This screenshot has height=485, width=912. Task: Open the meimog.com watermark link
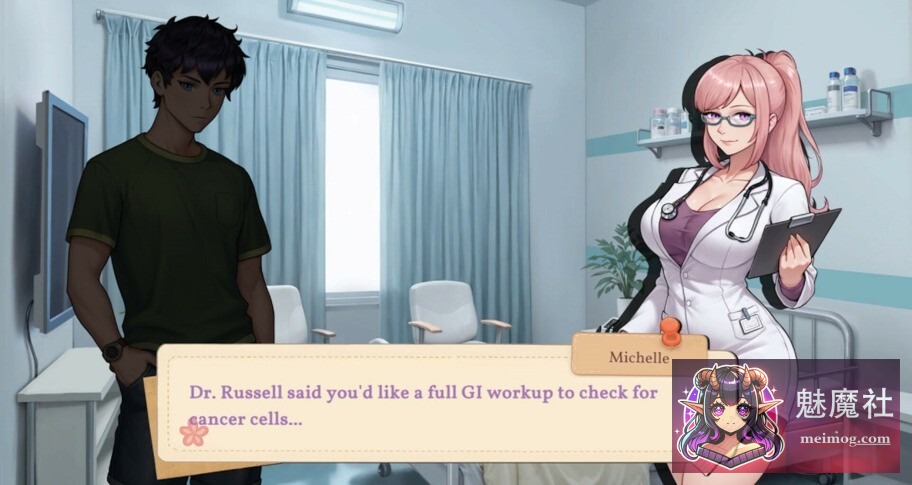pyautogui.click(x=843, y=438)
